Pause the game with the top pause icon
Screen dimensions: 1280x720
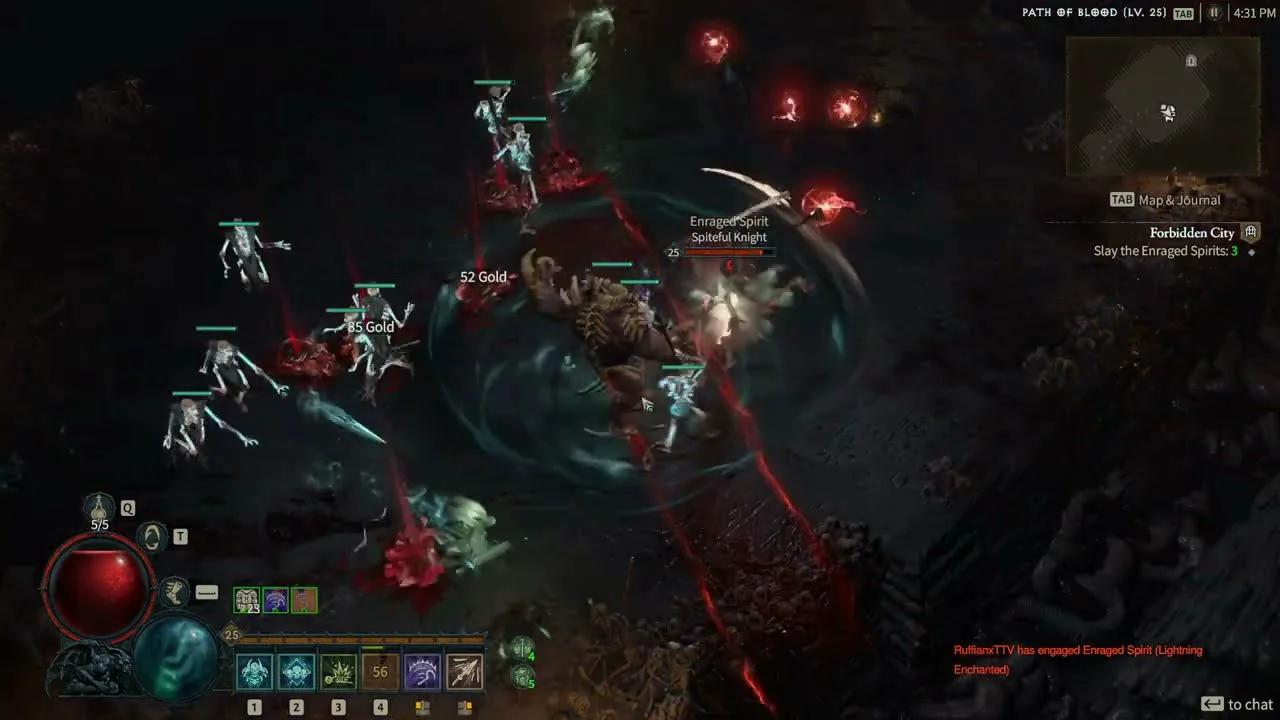1214,13
